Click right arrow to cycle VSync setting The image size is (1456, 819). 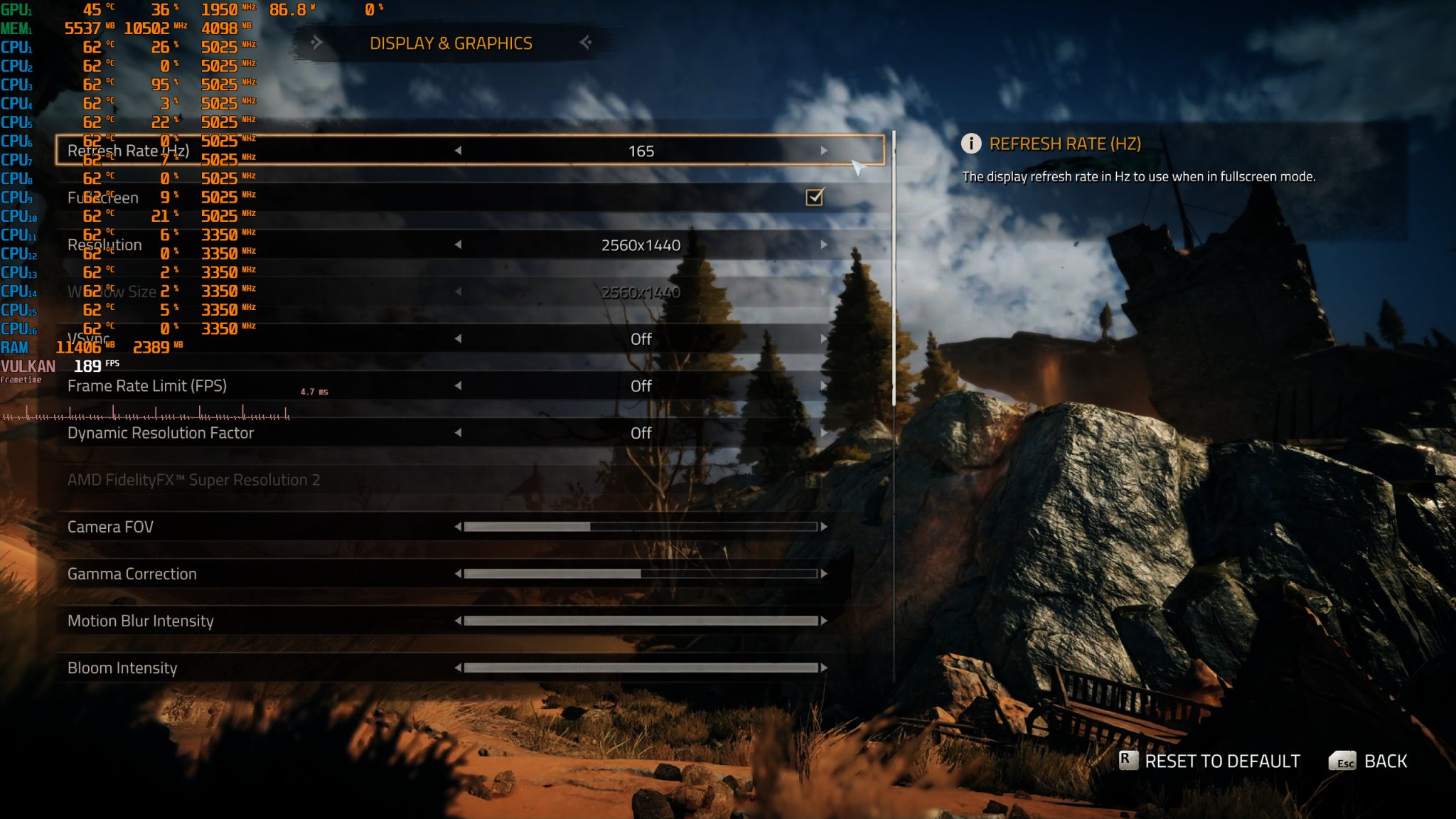[x=825, y=339]
